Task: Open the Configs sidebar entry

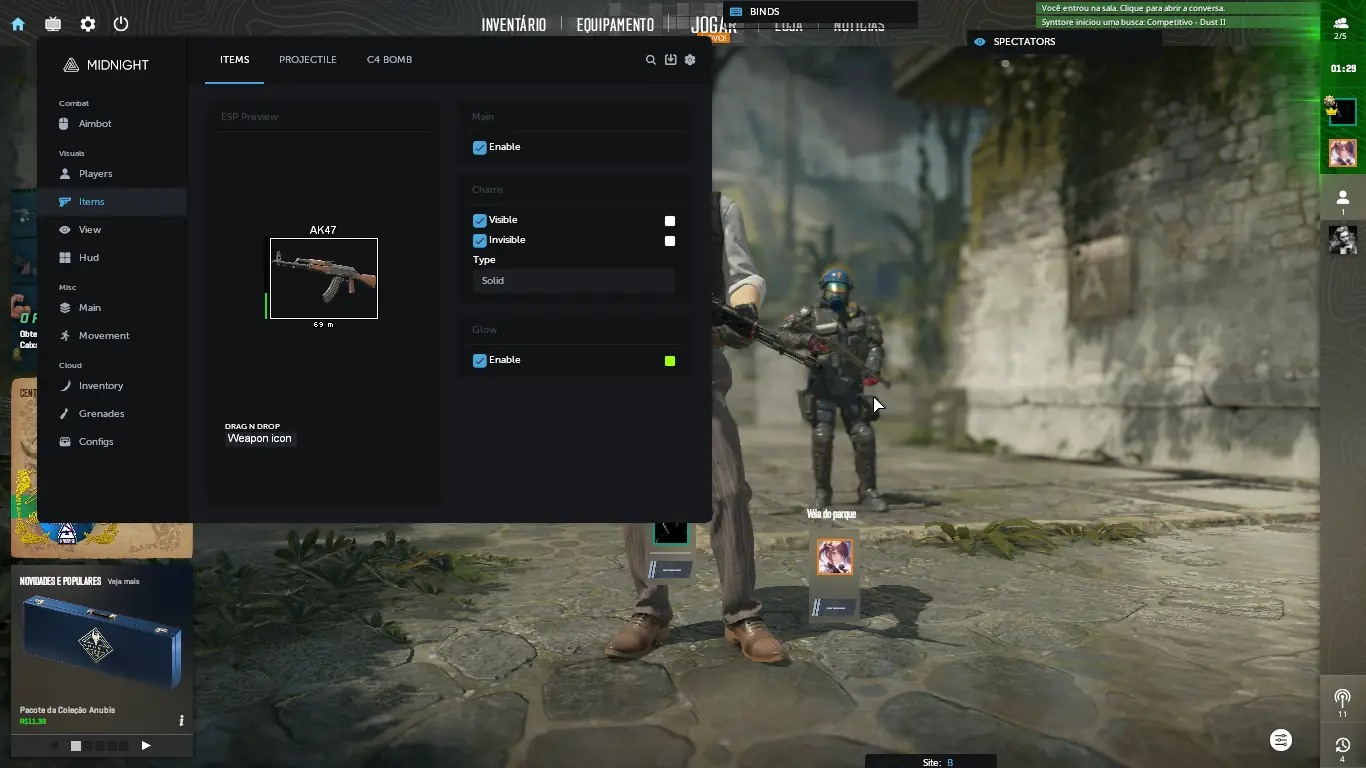Action: click(x=96, y=442)
